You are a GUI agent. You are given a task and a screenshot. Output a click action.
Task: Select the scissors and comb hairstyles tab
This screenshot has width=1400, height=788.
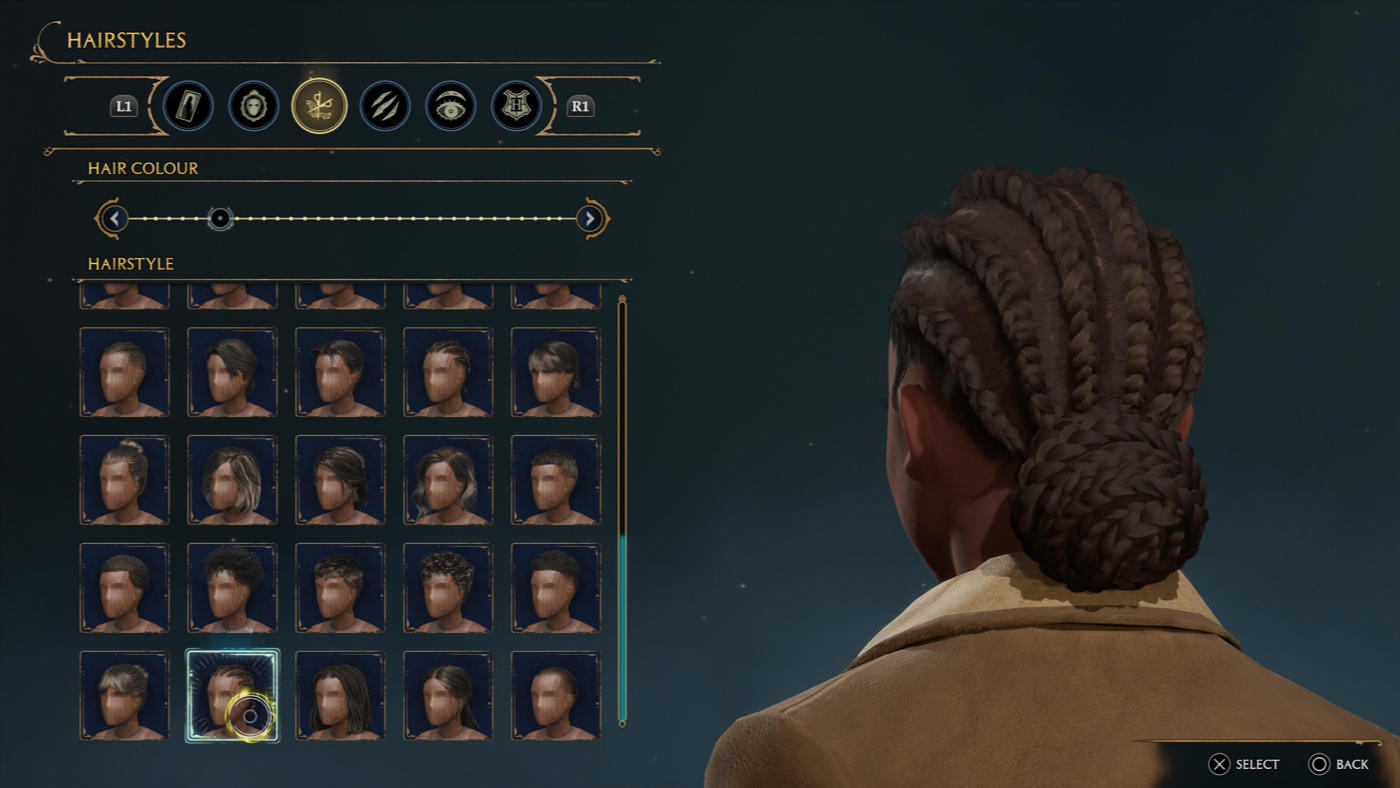pyautogui.click(x=319, y=105)
